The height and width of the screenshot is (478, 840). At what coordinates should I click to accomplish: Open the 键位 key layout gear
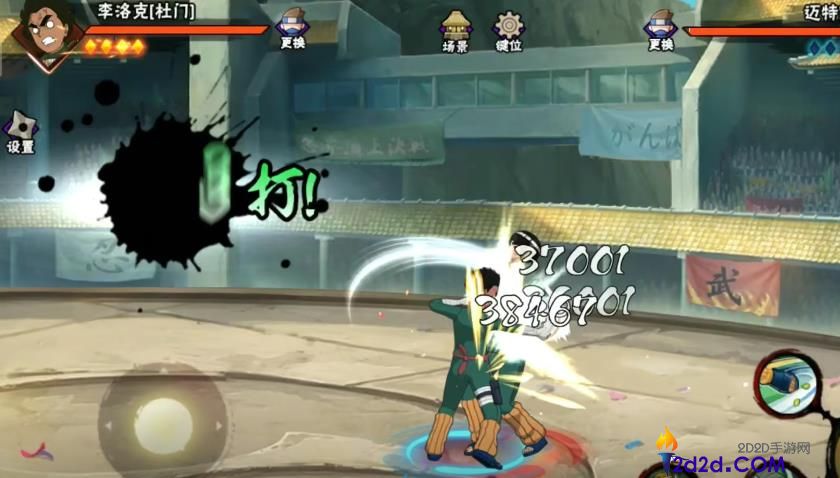tap(509, 30)
